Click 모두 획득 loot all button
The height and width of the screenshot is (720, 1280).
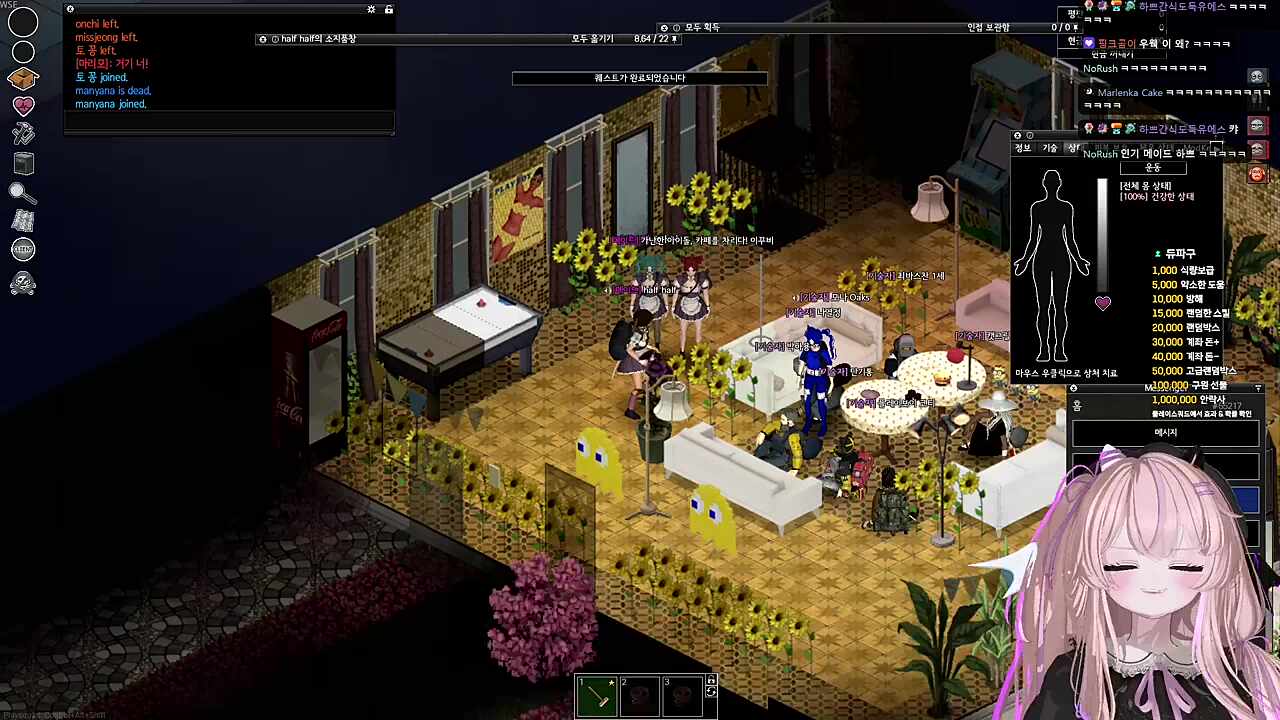702,28
